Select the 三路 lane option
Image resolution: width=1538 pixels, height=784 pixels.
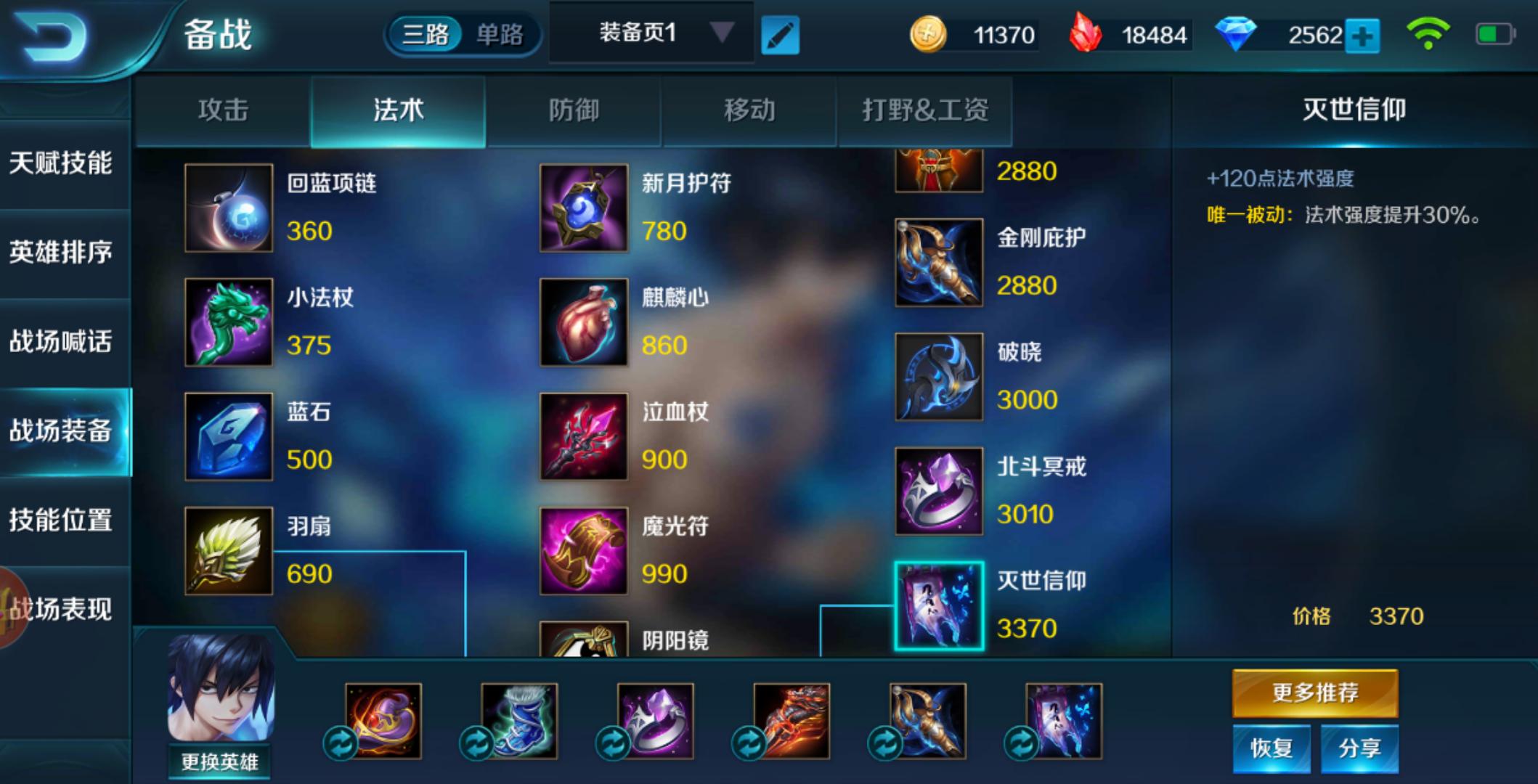pyautogui.click(x=428, y=32)
